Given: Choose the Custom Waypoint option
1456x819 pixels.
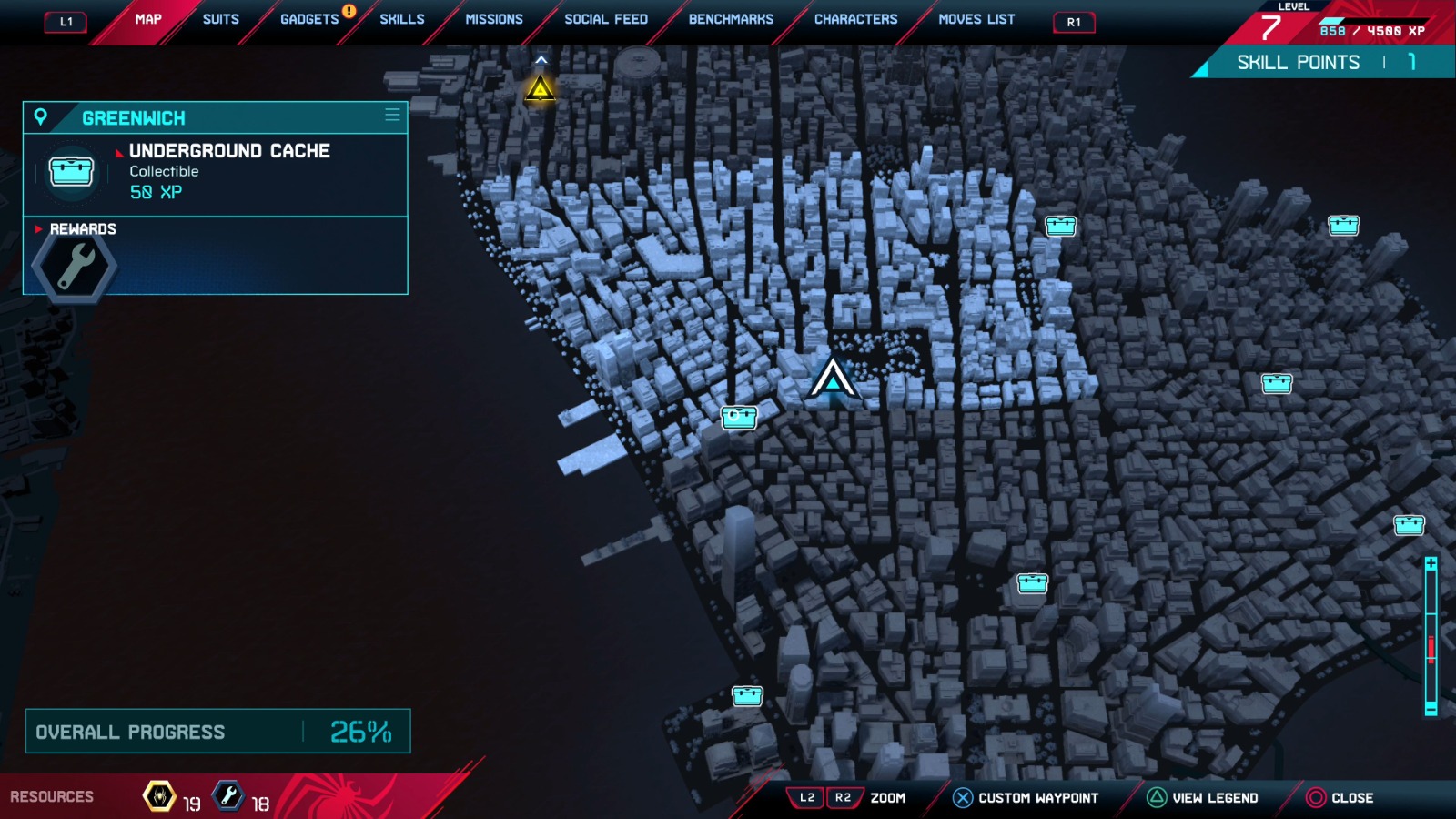Looking at the screenshot, I should click(x=1026, y=798).
